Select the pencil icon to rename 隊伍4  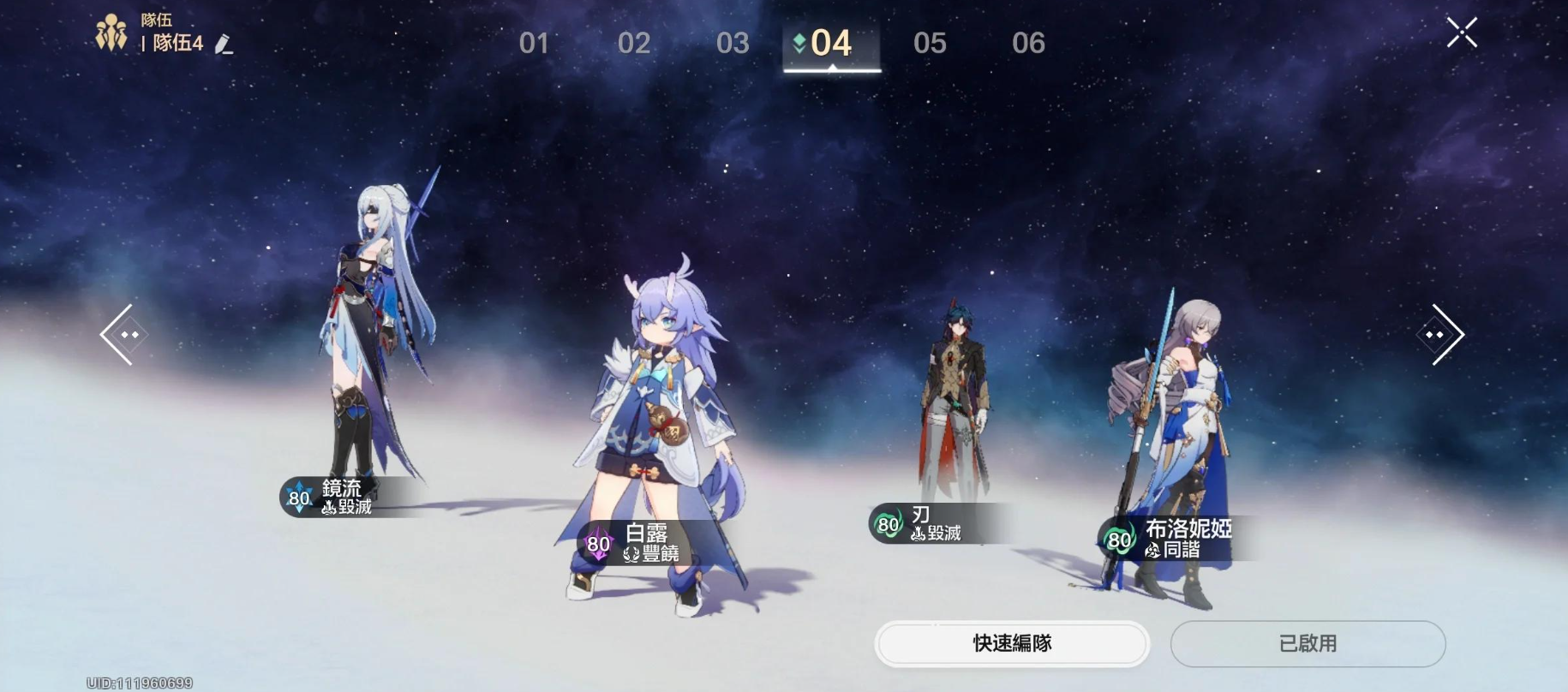(x=224, y=44)
